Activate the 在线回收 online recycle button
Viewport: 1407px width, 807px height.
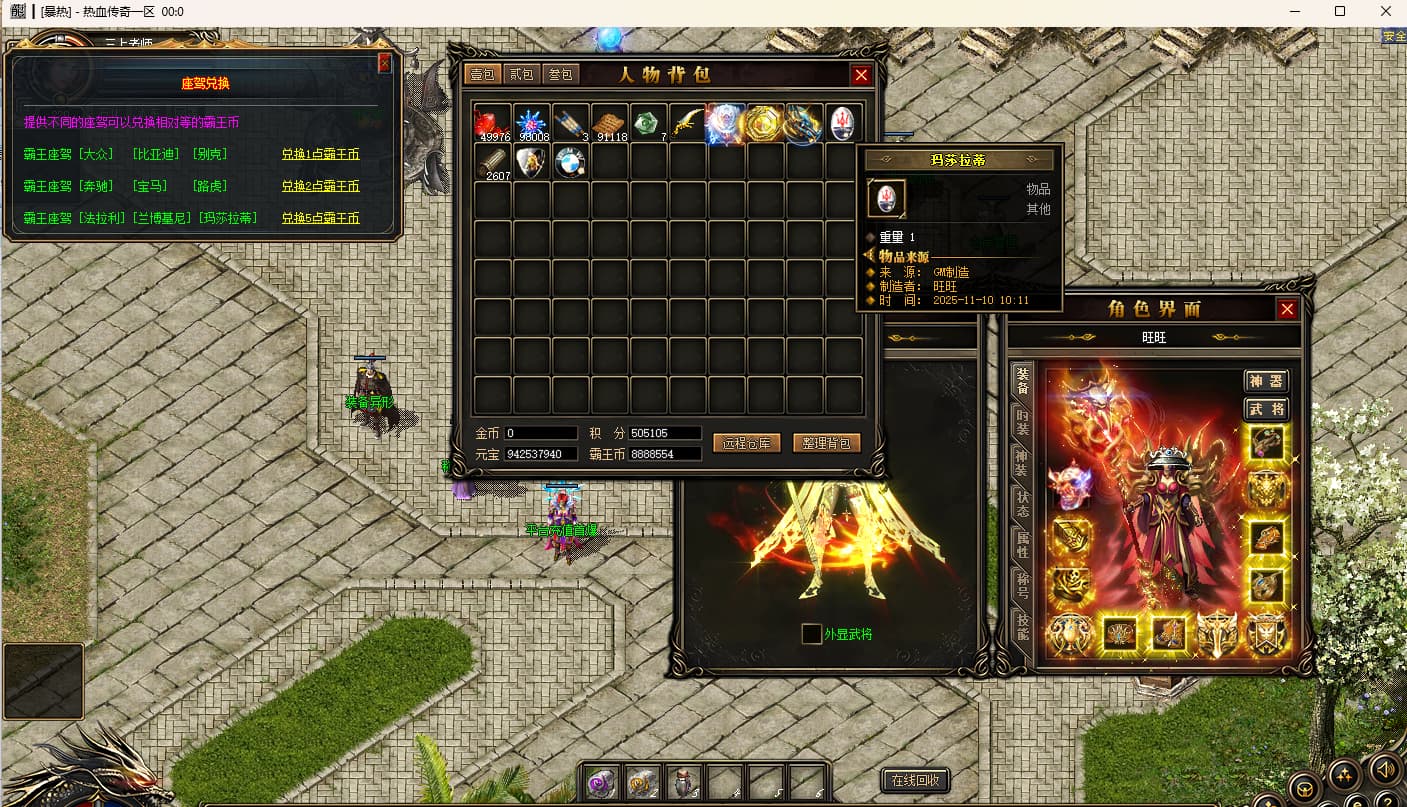click(x=915, y=780)
